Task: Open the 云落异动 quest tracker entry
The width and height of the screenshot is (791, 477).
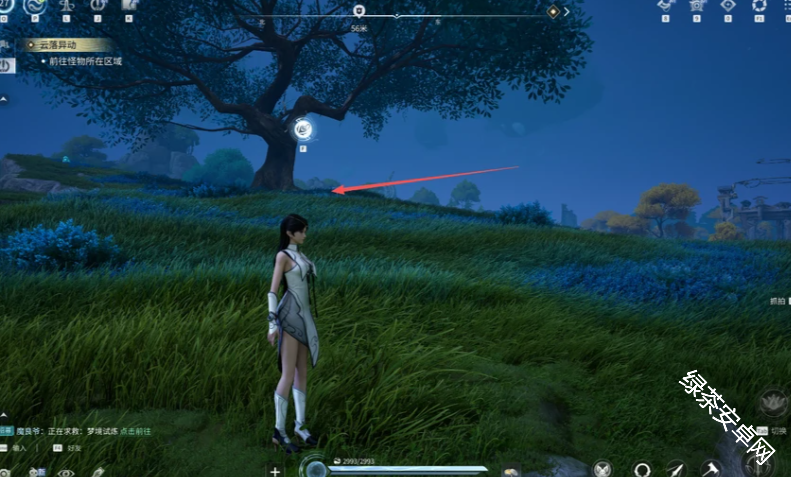Action: [60, 45]
